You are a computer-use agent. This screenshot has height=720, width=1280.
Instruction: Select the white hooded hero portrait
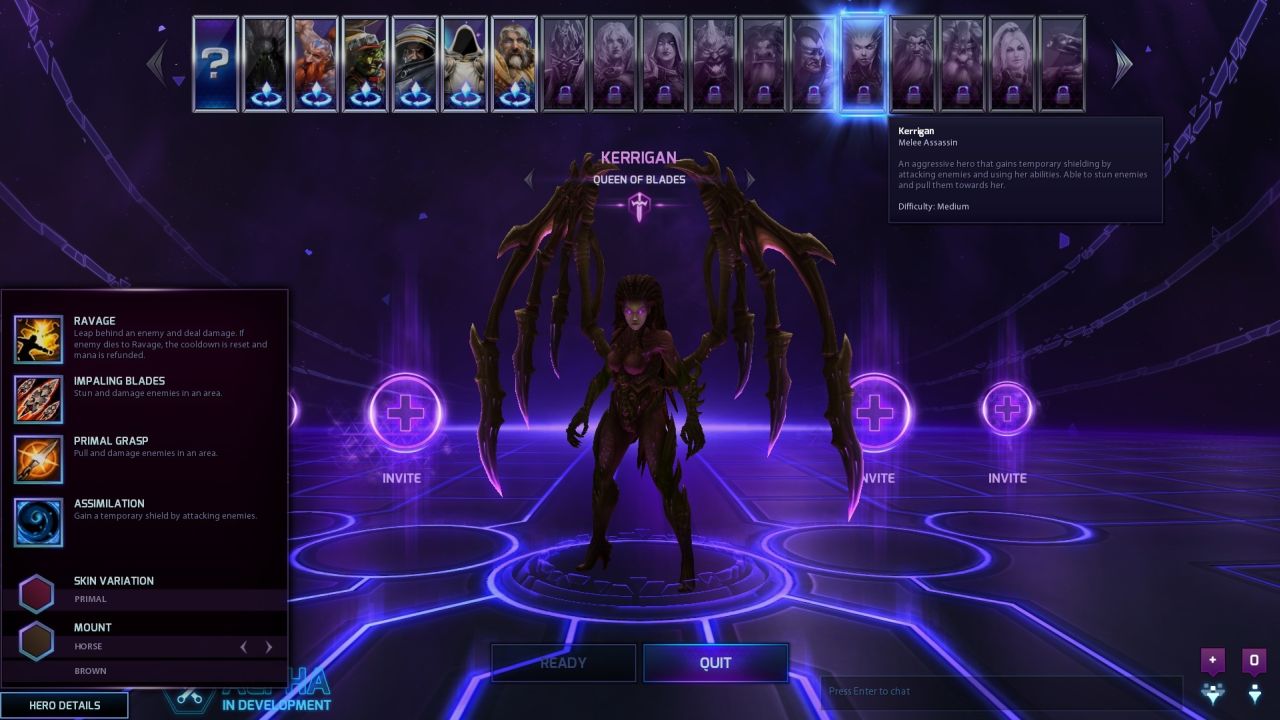click(x=465, y=63)
